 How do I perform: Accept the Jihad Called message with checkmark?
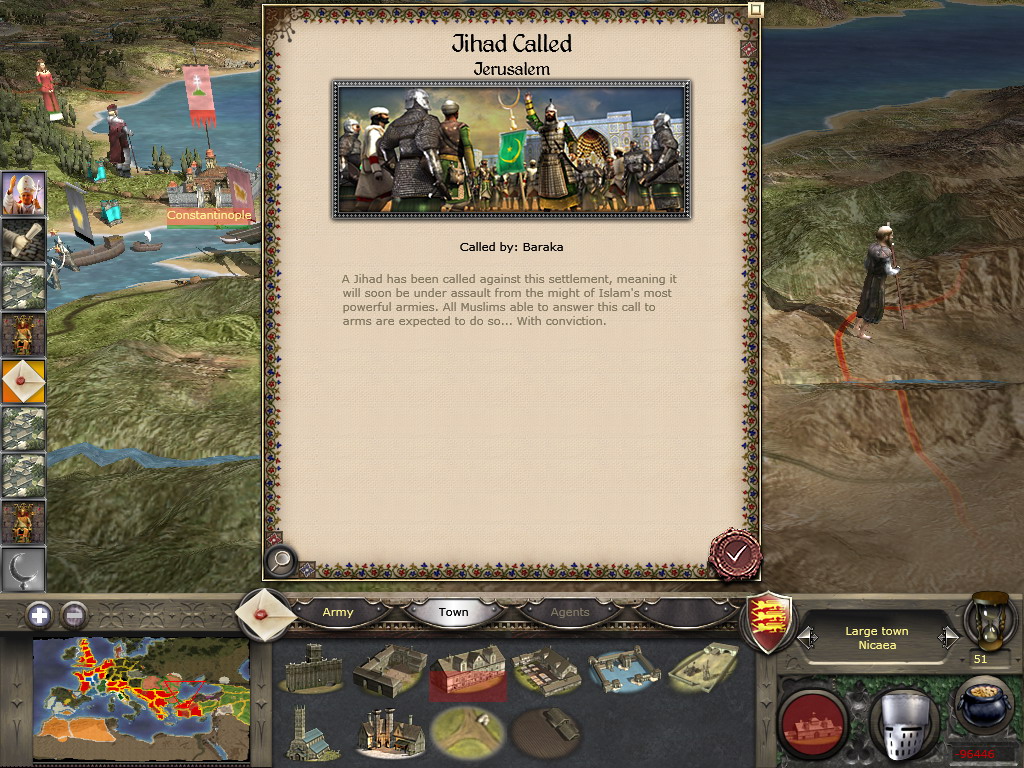(x=735, y=554)
